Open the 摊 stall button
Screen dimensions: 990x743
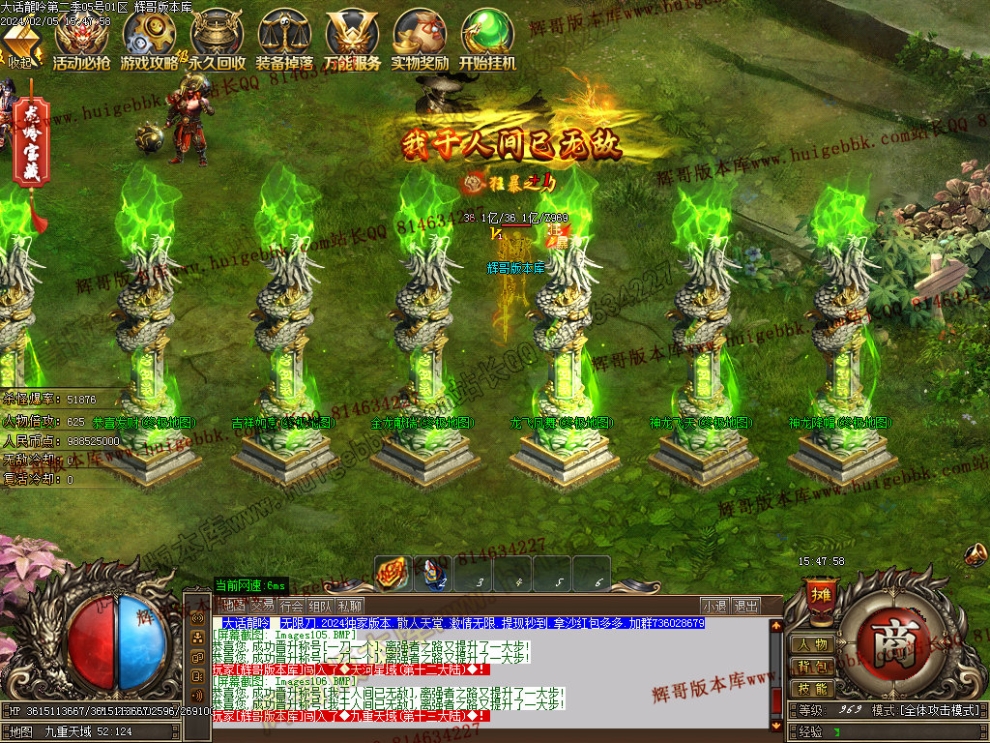click(820, 594)
